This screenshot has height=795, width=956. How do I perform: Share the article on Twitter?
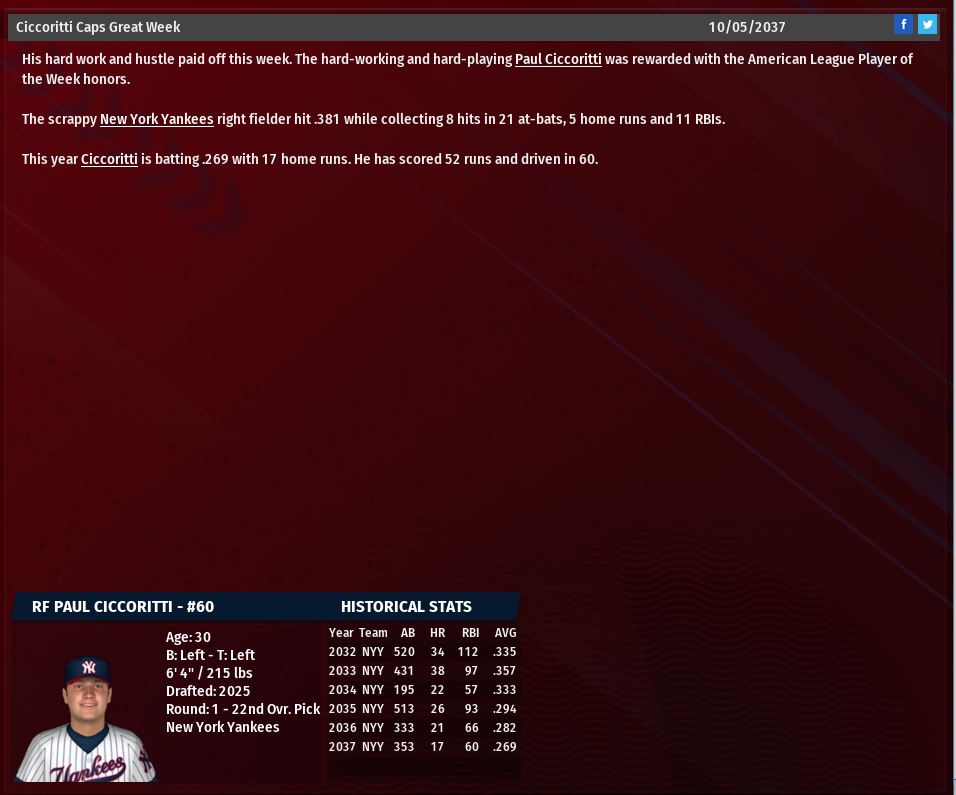pyautogui.click(x=928, y=25)
